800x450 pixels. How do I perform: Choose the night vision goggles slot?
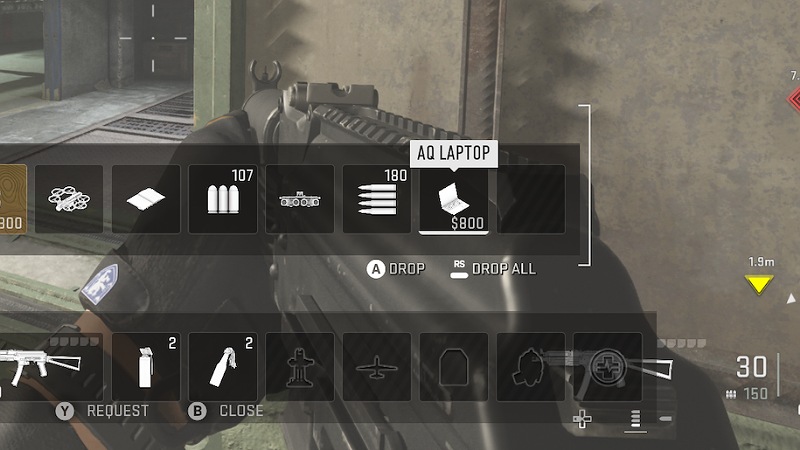coord(300,199)
